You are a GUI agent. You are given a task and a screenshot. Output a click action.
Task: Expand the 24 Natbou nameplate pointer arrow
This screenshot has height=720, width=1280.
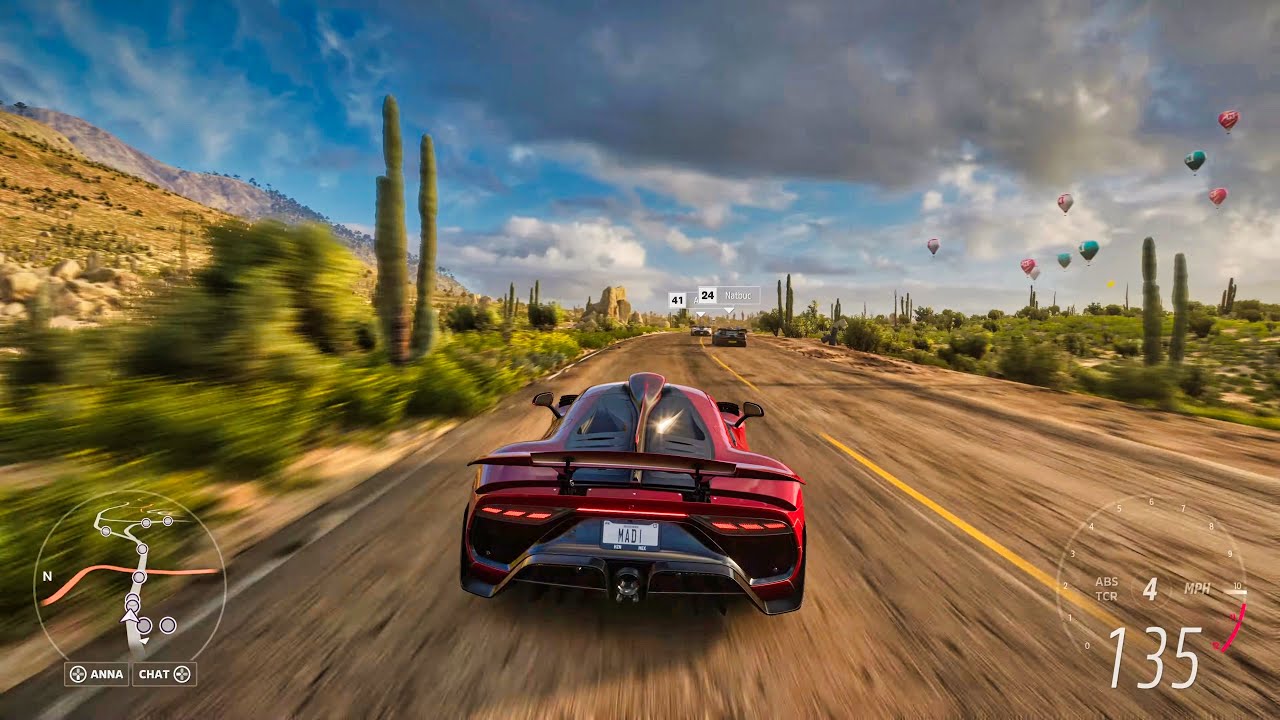(x=730, y=310)
